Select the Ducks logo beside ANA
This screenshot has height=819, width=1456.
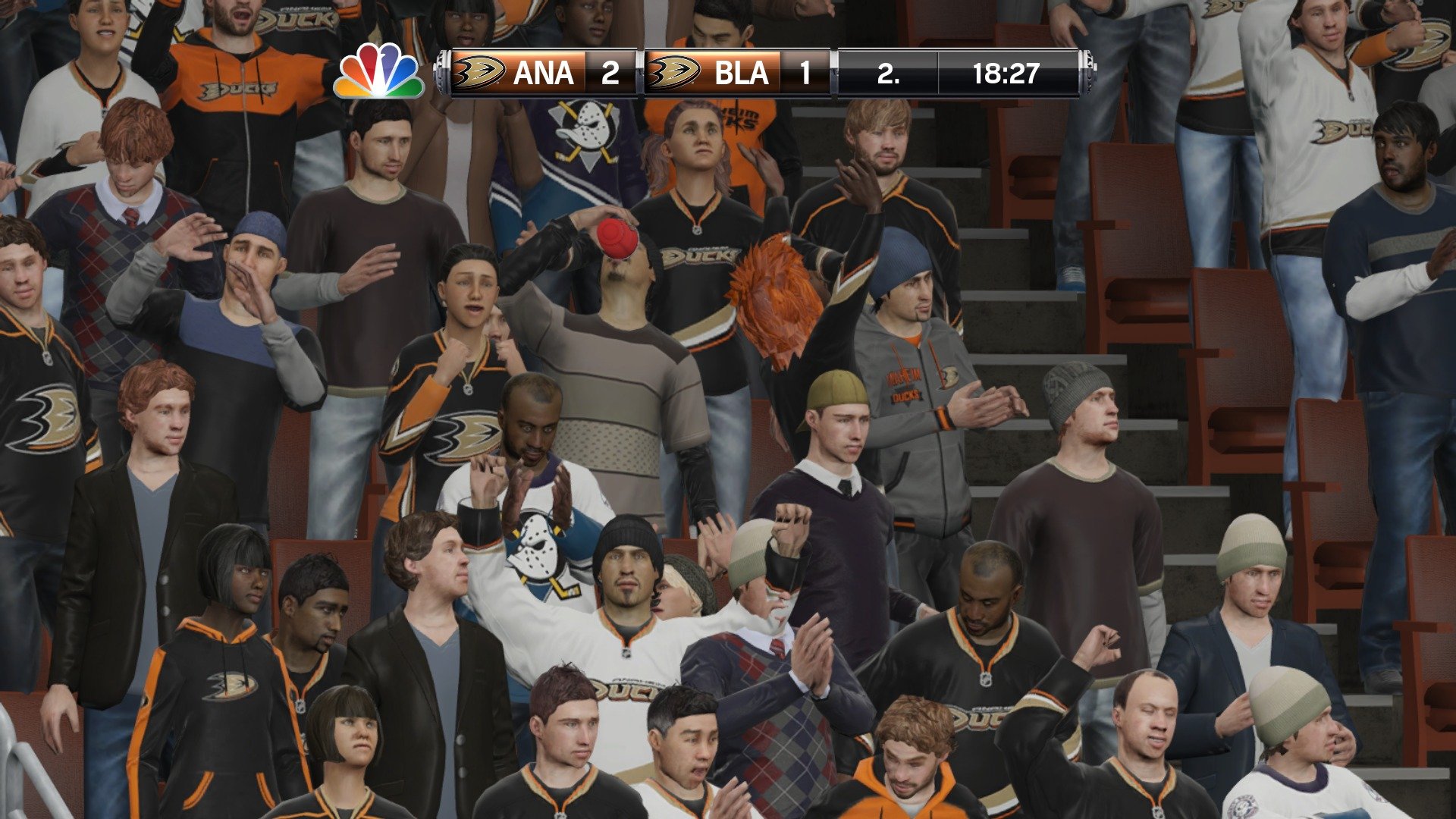pyautogui.click(x=479, y=74)
